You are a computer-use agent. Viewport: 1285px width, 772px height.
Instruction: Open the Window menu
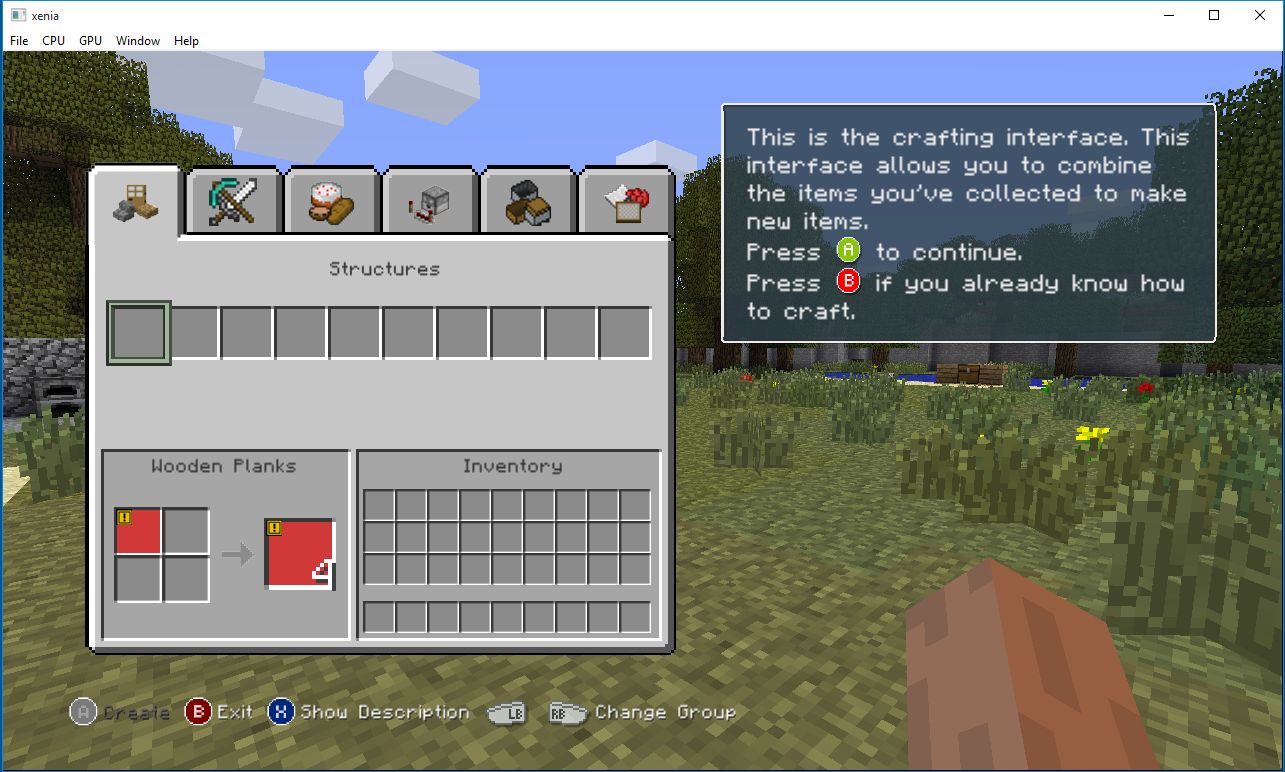click(x=138, y=40)
